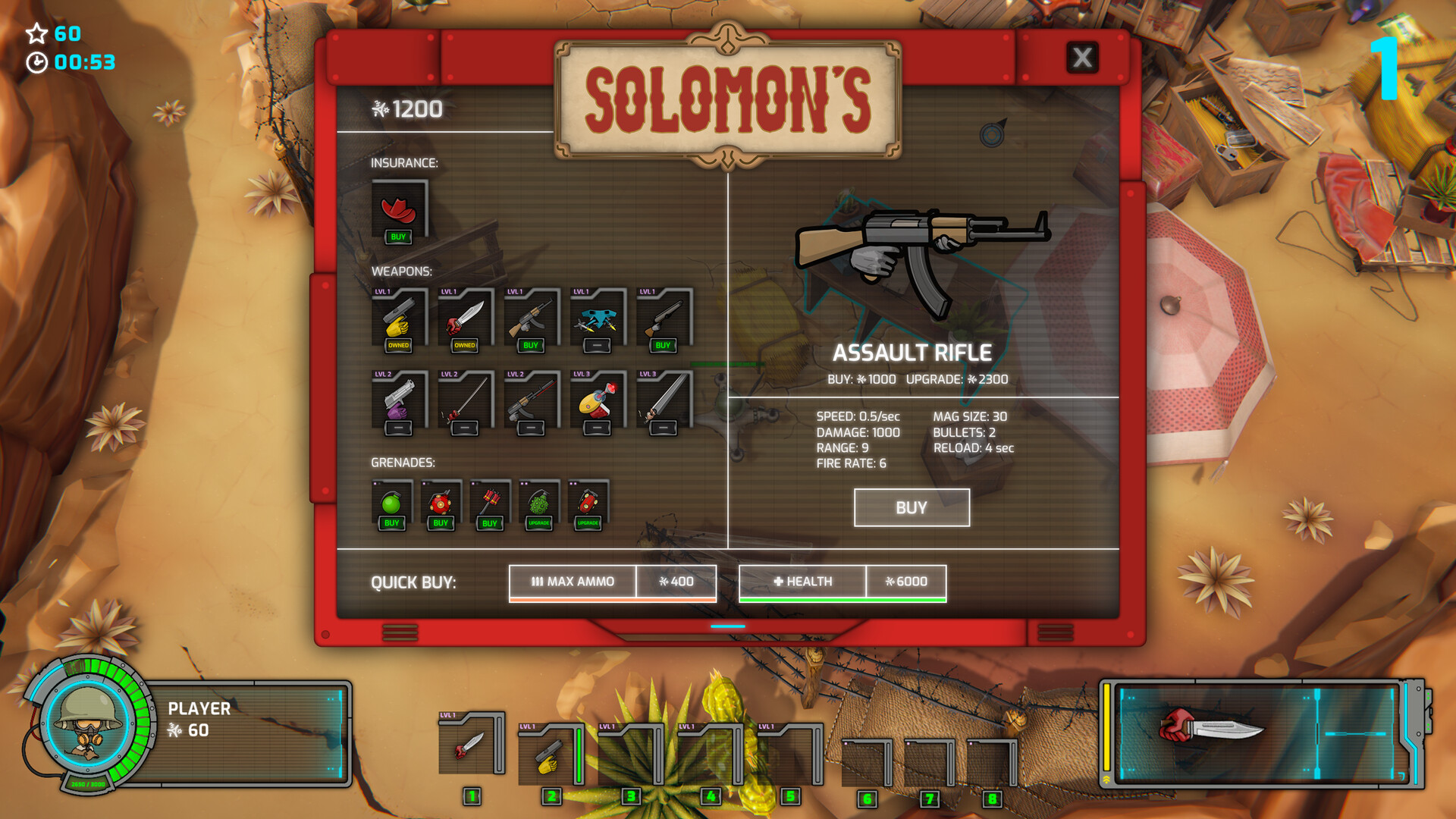Click the HEALTH quick buy for 6000

(802, 582)
